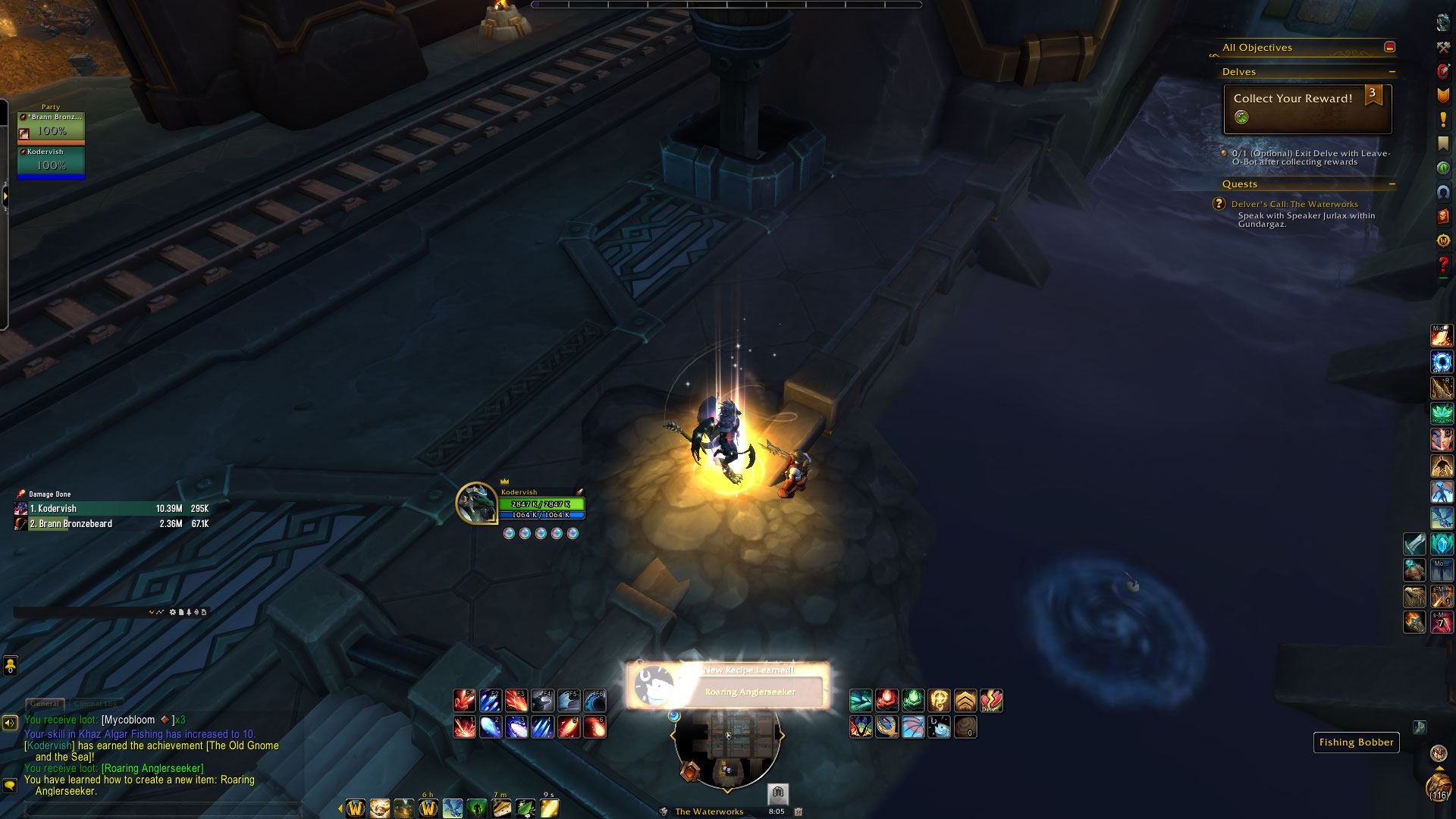Target Brann Bronzebeard in the party frame
1456x819 pixels.
coord(51,127)
